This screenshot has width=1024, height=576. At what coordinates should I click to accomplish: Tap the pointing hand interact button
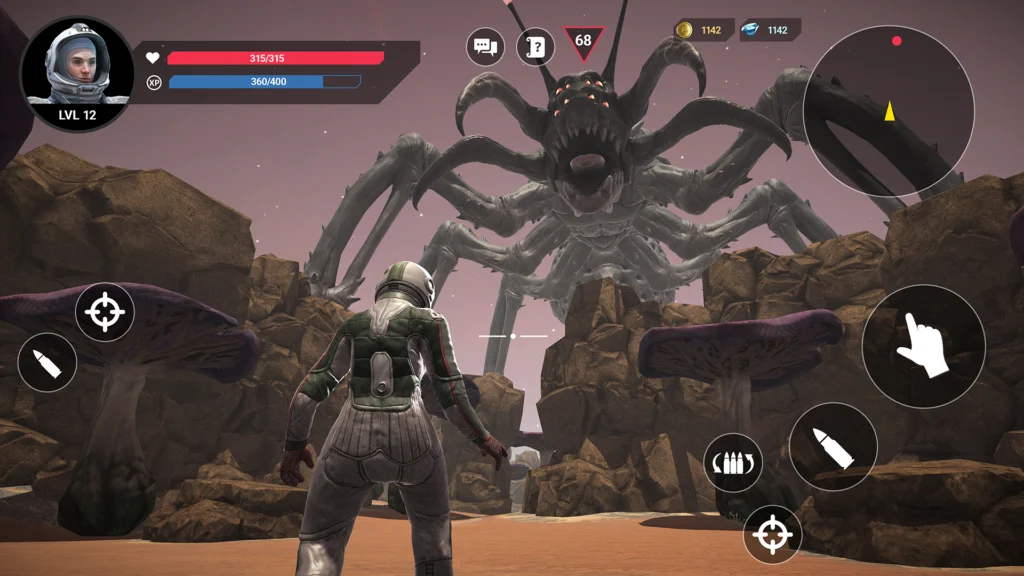point(923,345)
